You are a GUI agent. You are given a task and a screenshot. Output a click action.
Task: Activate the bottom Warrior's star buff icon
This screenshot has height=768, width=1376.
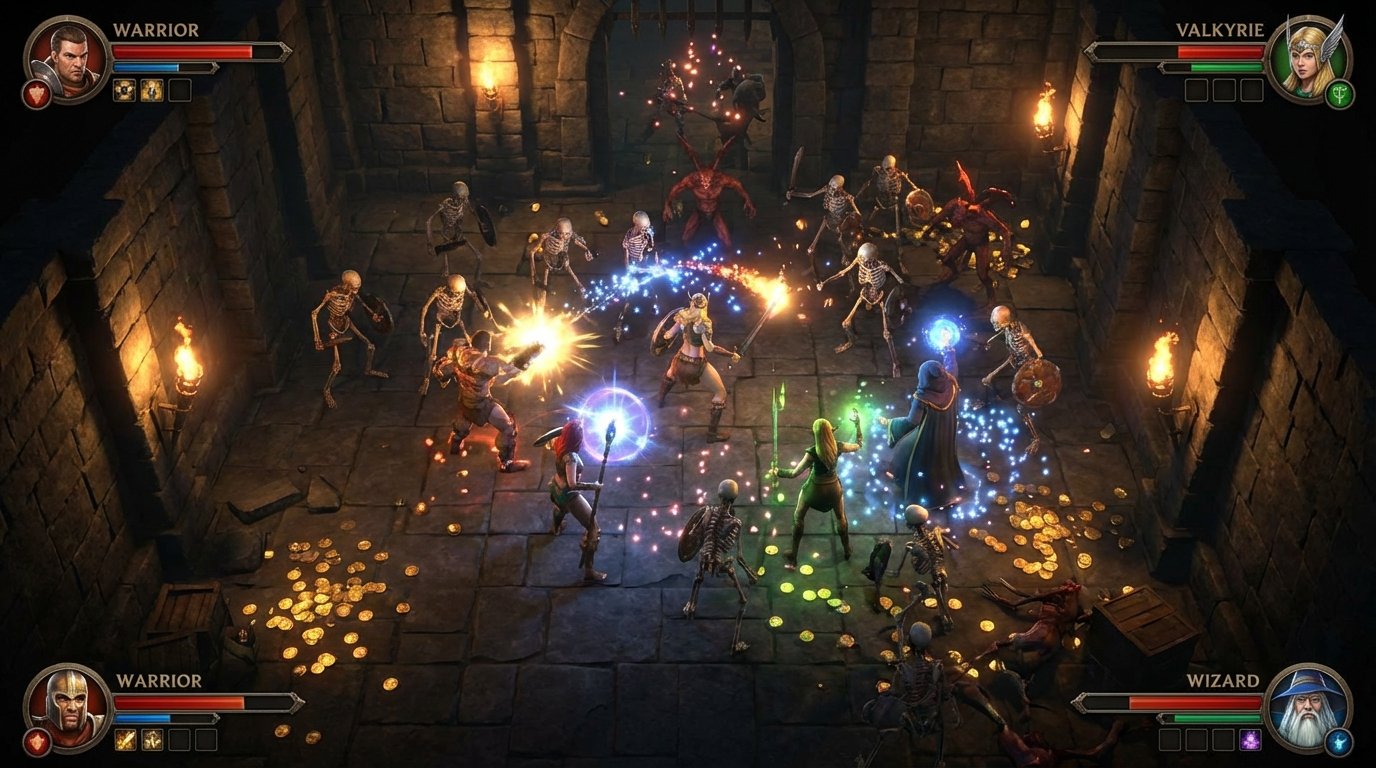(152, 740)
